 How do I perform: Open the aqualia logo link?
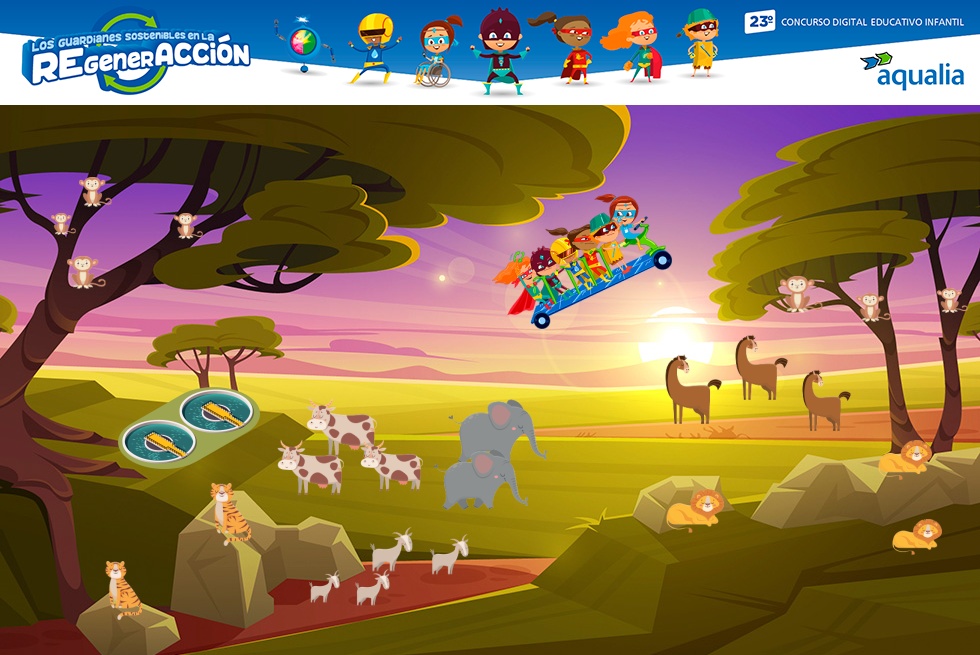tap(912, 71)
